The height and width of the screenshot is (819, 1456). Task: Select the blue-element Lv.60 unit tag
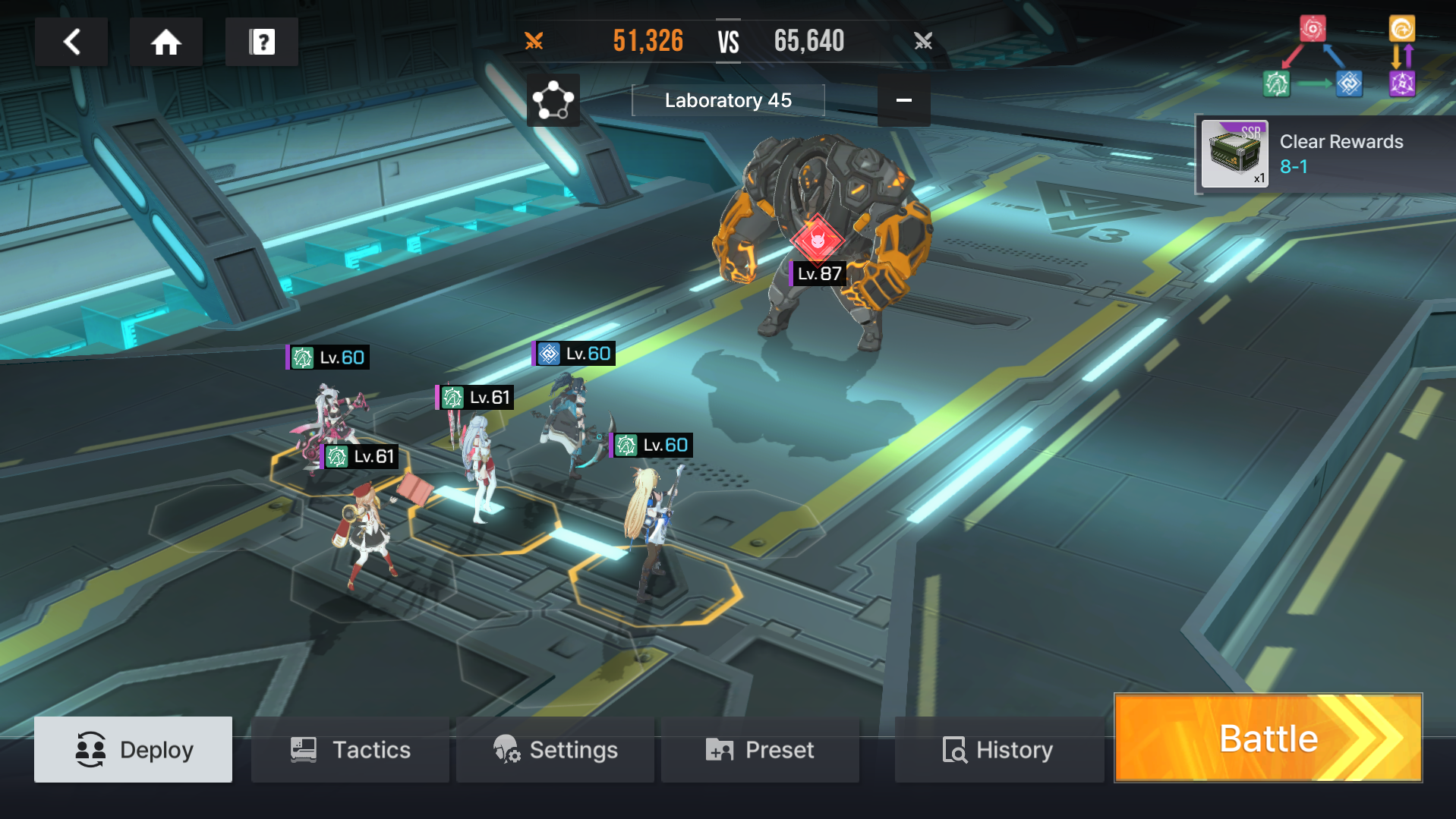tap(574, 354)
